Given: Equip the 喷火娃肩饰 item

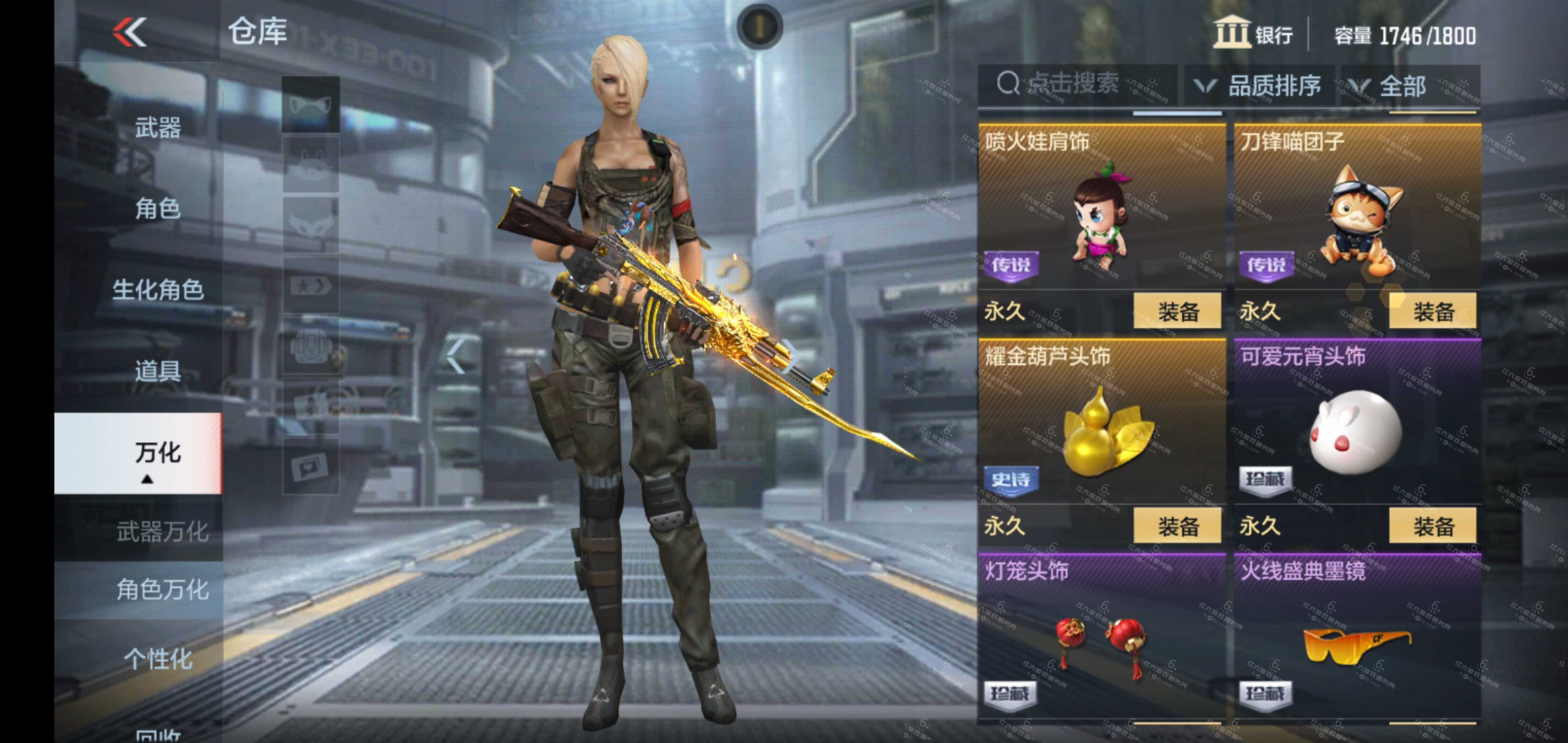Looking at the screenshot, I should (1177, 312).
